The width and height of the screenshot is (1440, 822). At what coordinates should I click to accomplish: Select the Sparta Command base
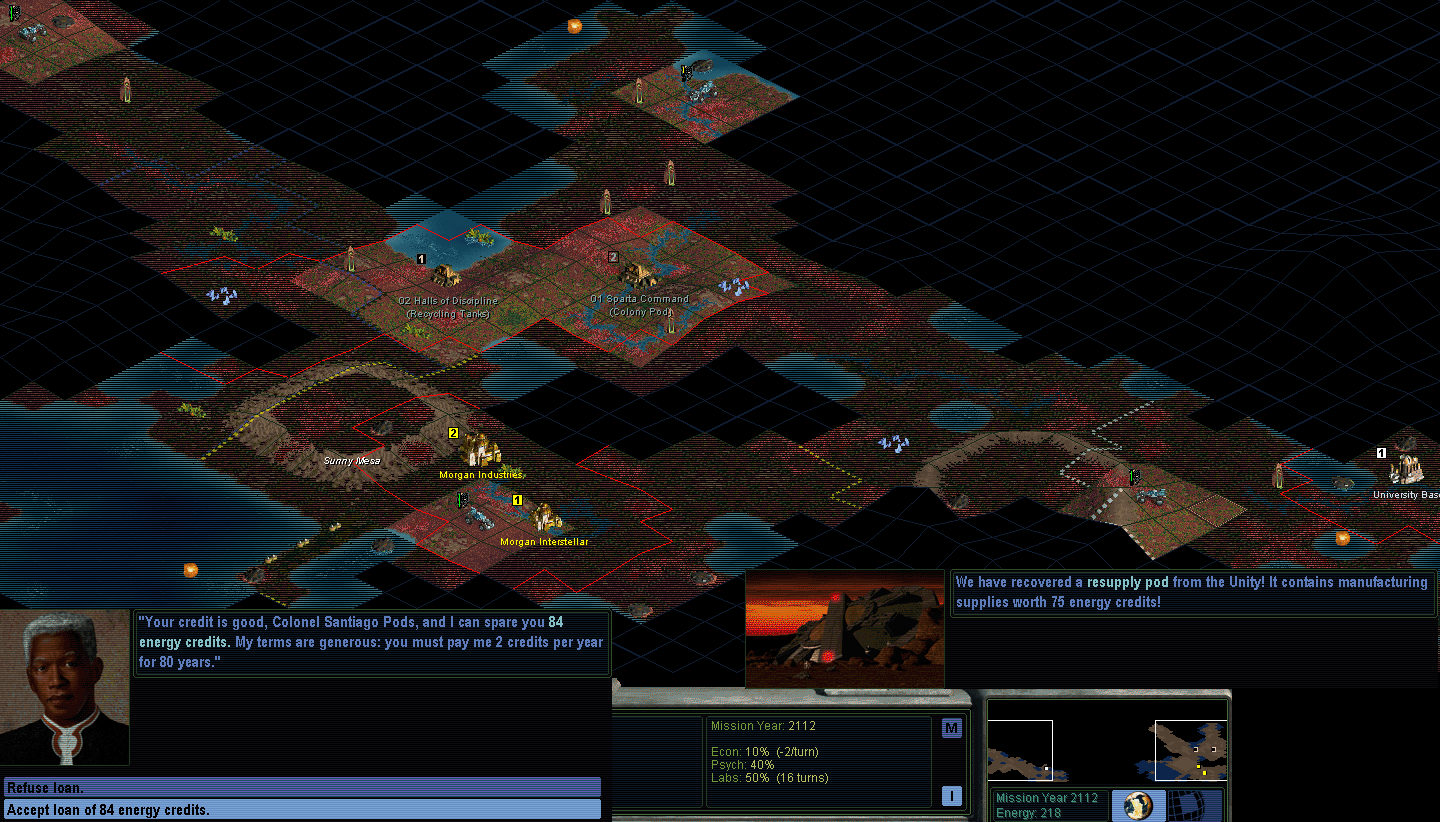click(x=637, y=275)
